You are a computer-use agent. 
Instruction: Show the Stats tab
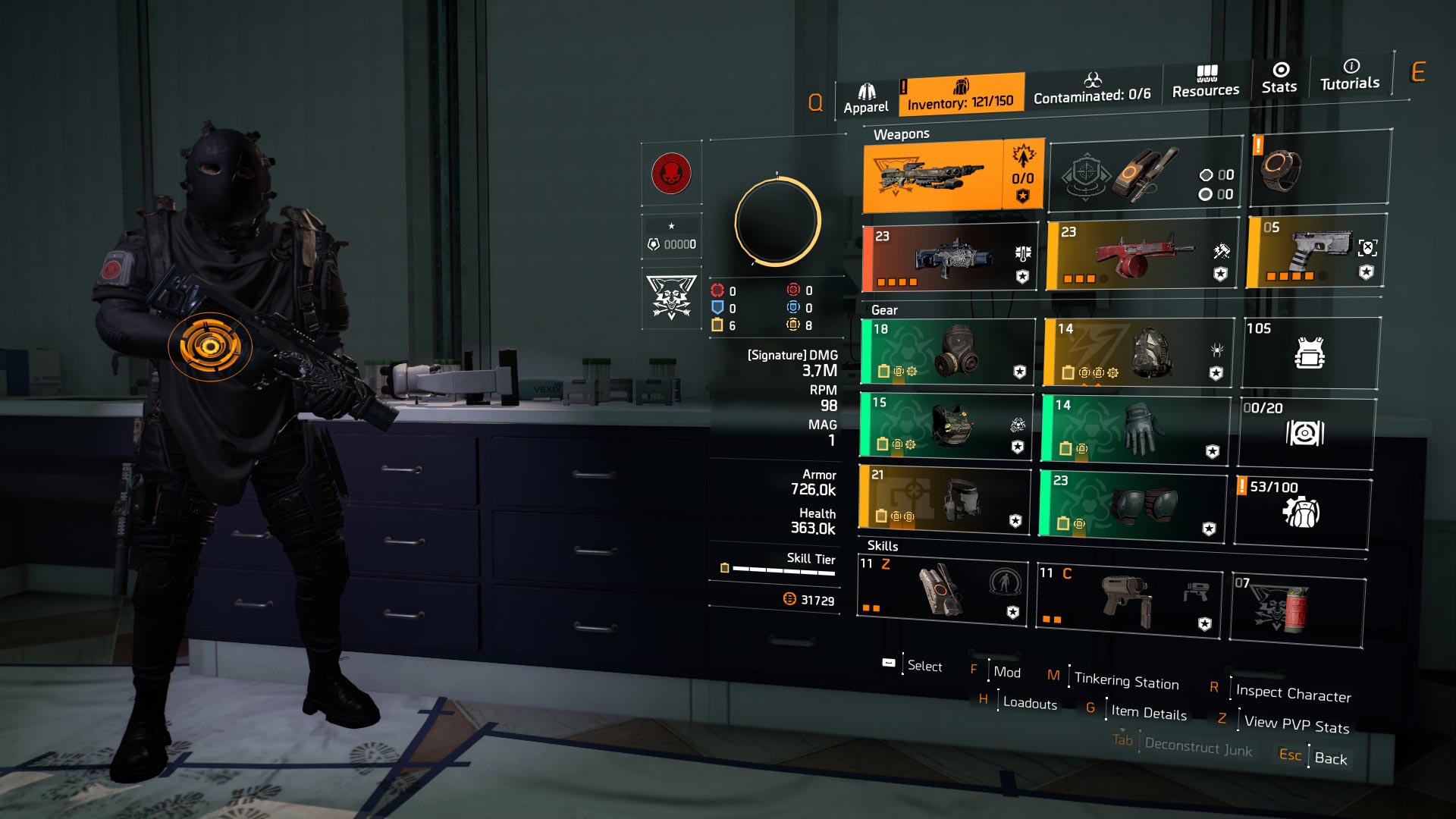pyautogui.click(x=1279, y=79)
